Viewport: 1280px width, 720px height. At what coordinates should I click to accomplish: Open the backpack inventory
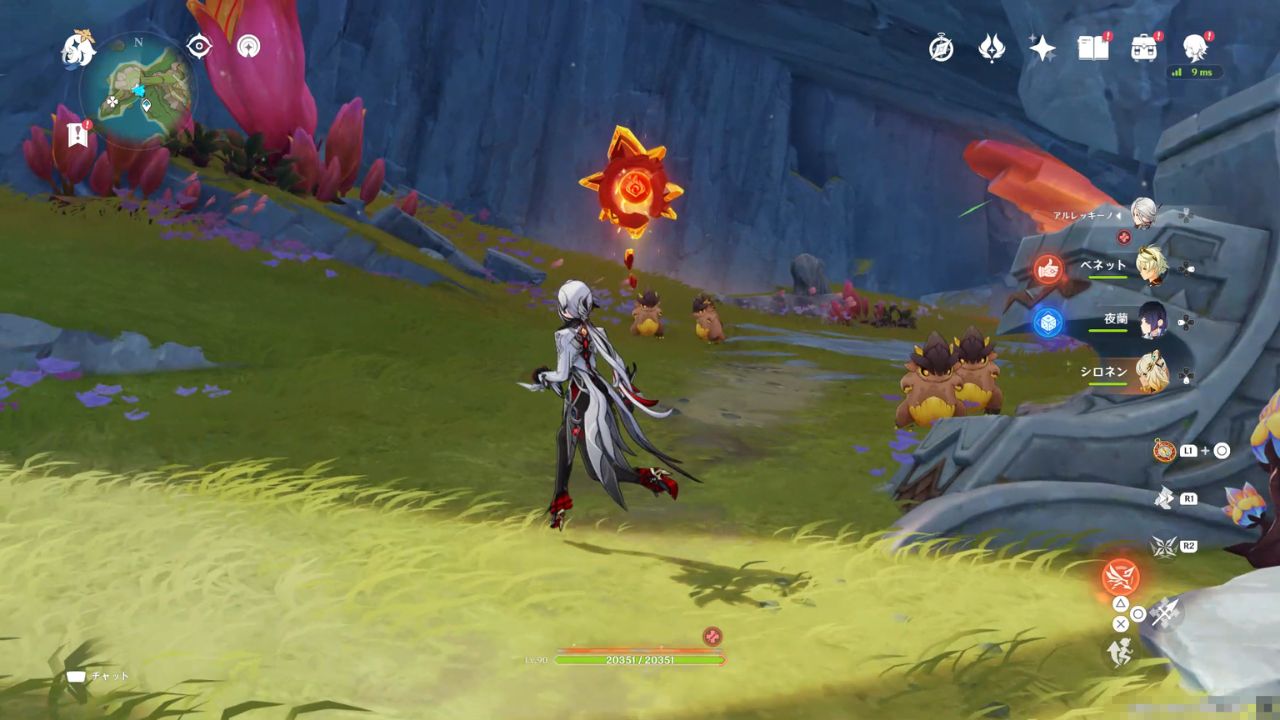tap(1144, 48)
